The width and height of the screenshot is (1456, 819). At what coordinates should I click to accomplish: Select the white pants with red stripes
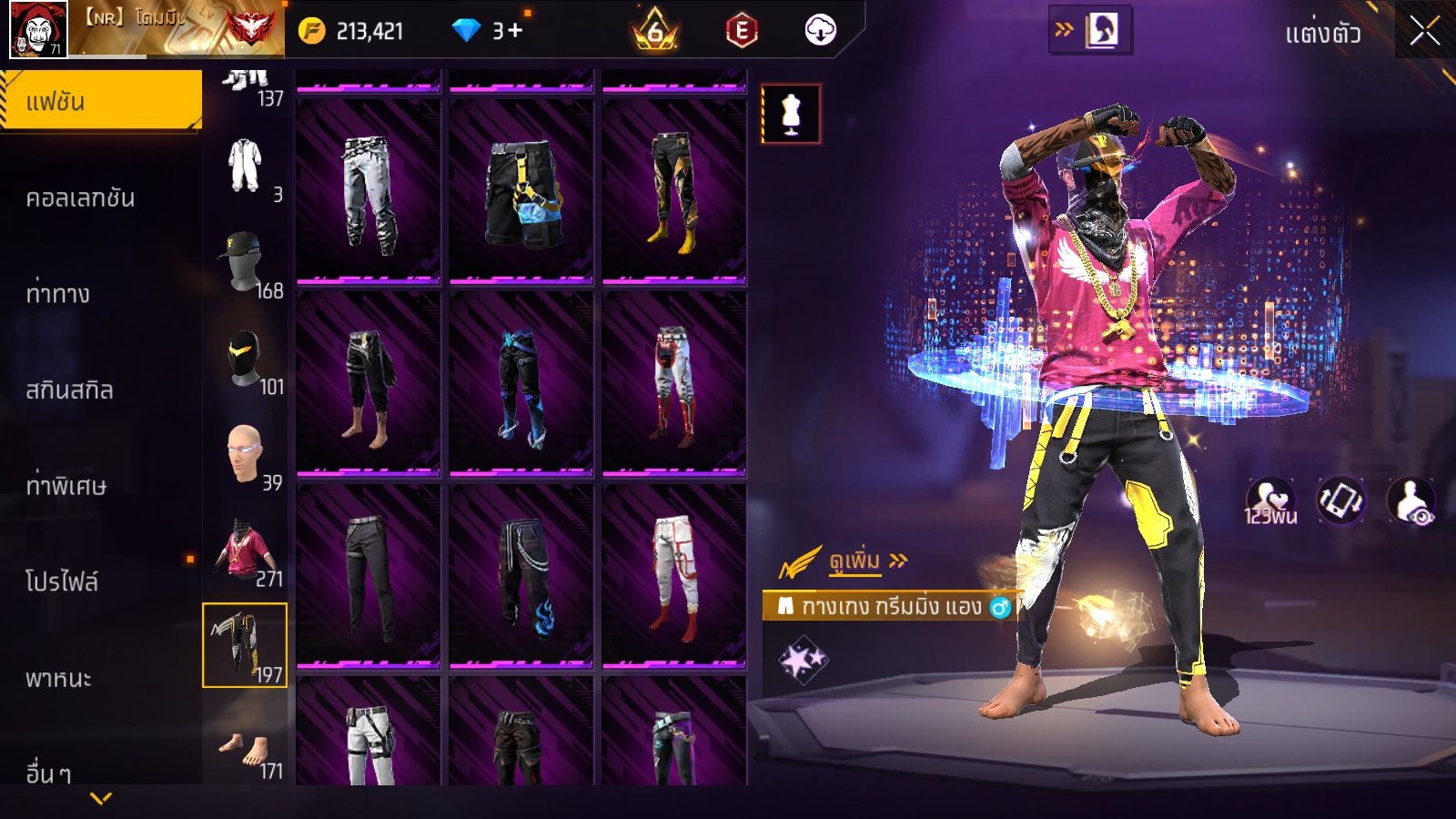pos(674,577)
